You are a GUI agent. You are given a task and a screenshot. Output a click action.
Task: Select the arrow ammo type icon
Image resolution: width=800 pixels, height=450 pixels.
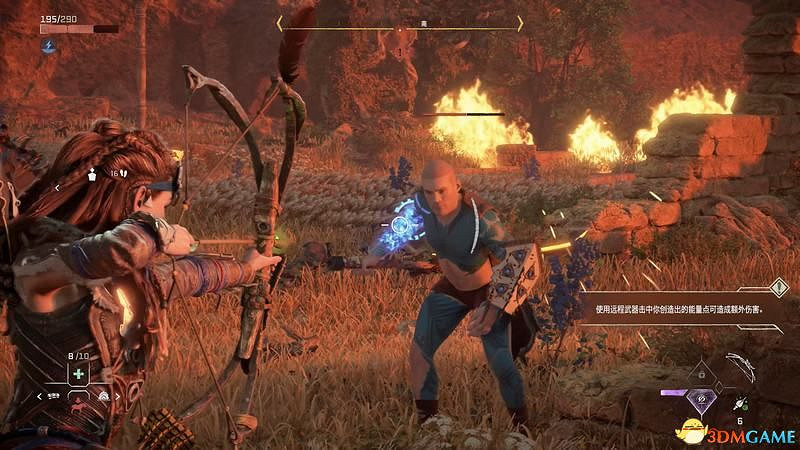(738, 403)
